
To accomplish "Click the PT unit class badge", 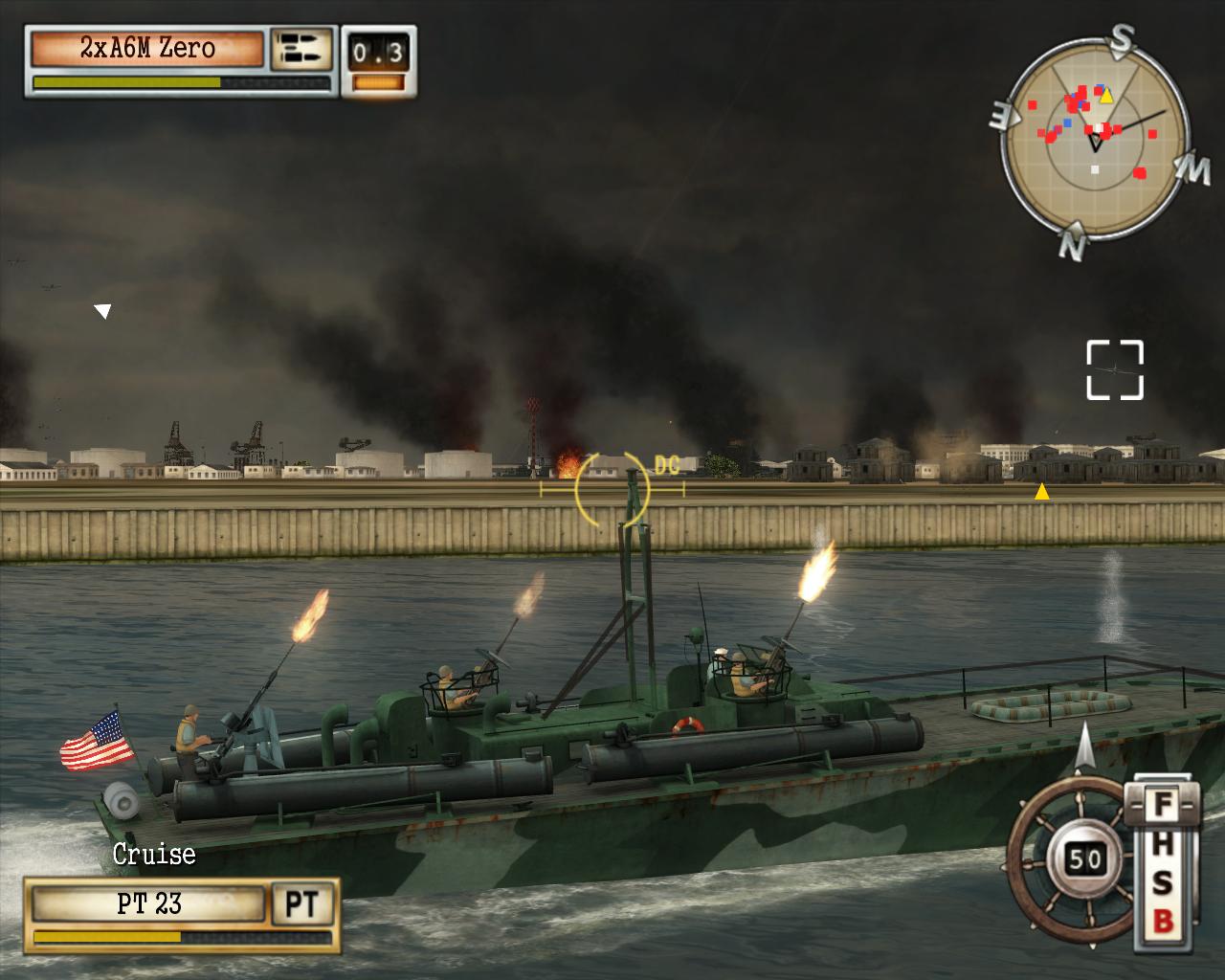I will coord(302,904).
